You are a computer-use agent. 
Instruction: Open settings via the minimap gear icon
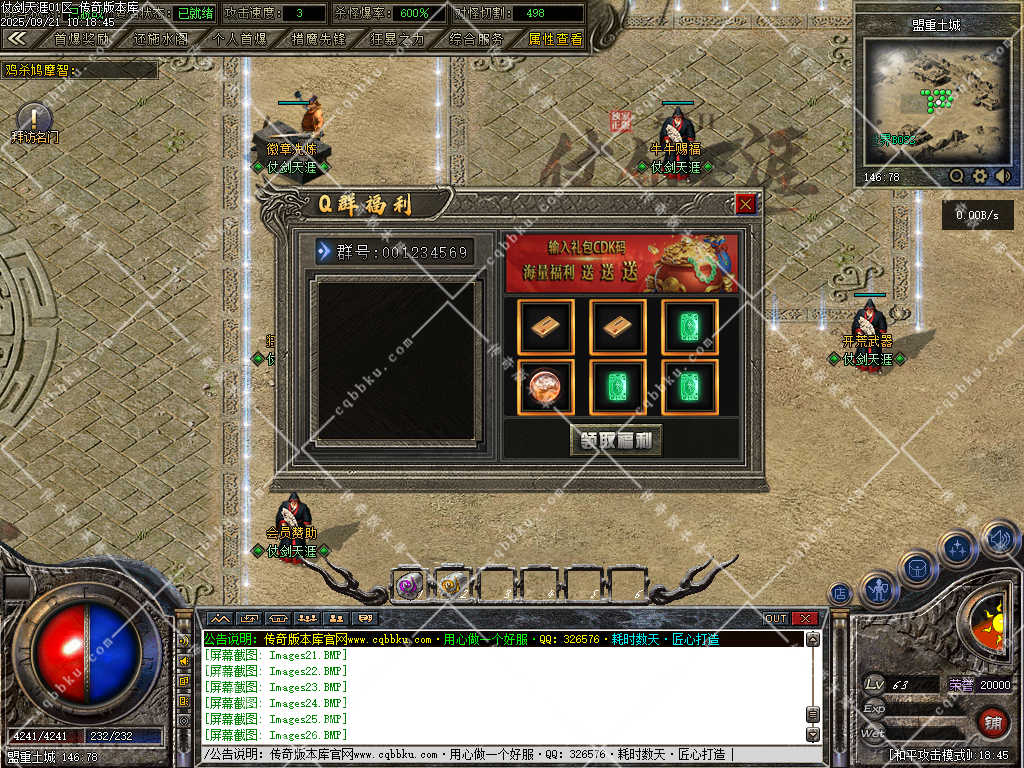[x=980, y=176]
